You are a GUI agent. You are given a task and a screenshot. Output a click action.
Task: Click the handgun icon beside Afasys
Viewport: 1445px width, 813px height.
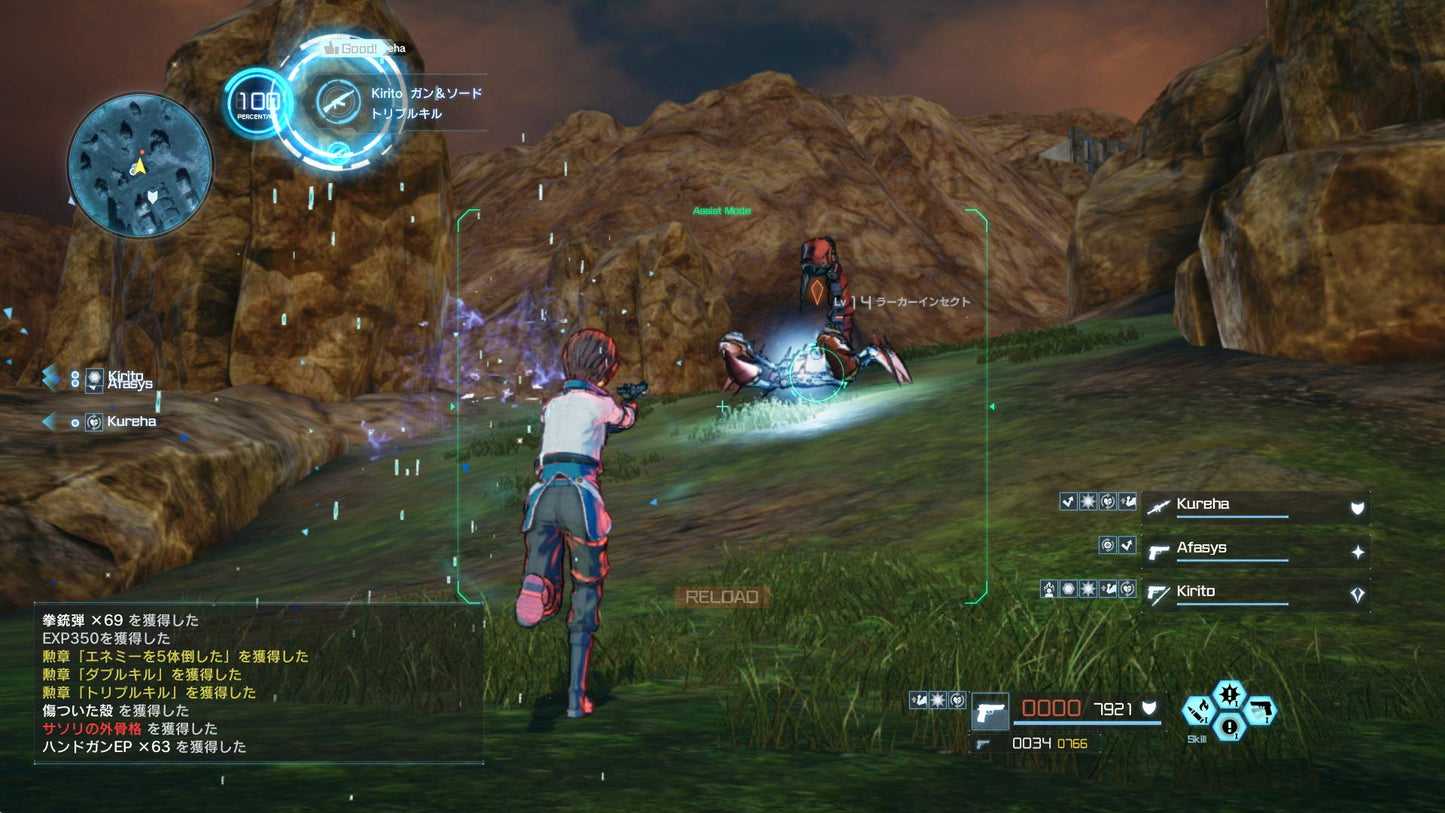[1159, 553]
